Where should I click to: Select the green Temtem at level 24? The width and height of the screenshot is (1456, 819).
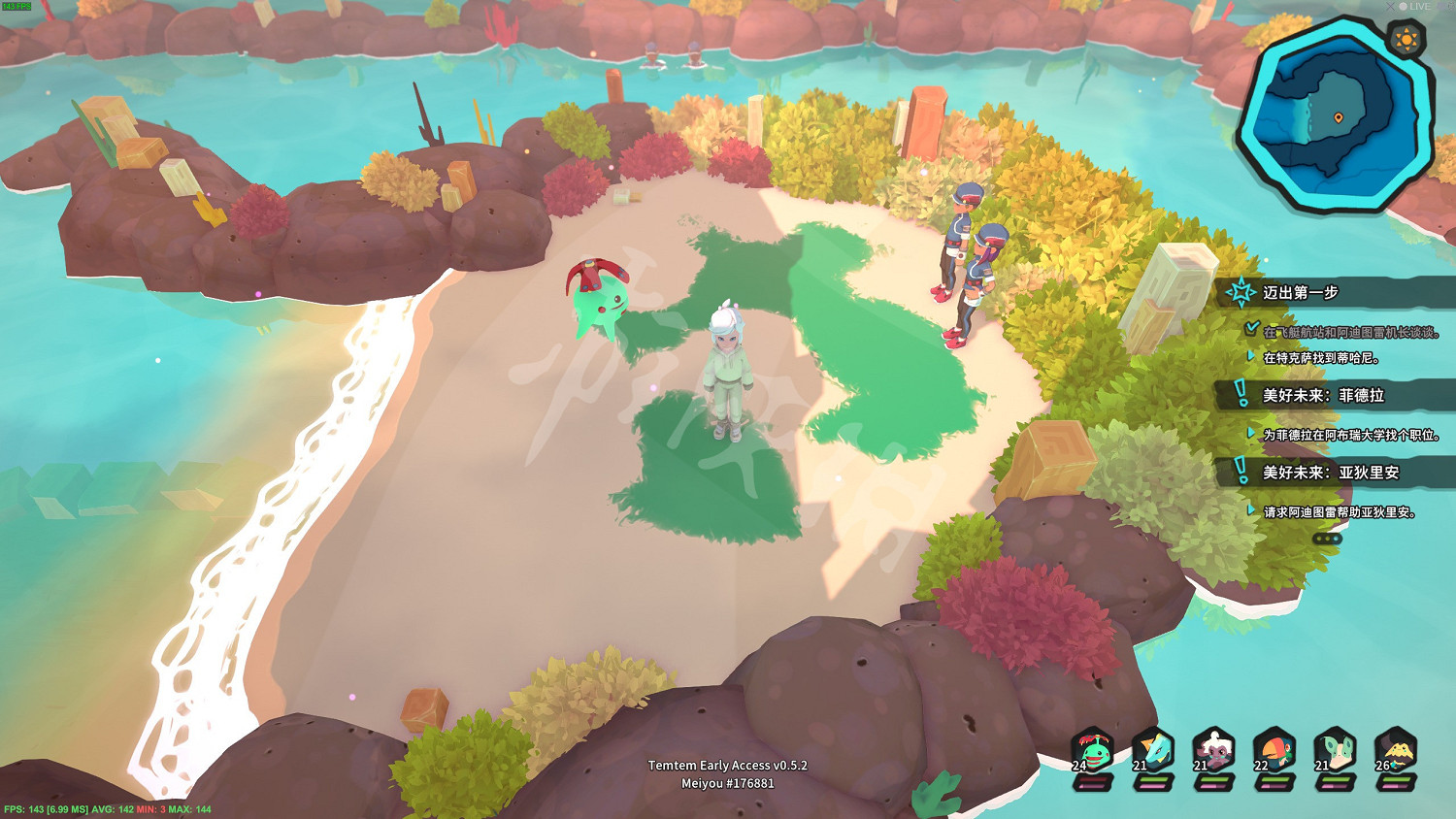(x=1092, y=749)
